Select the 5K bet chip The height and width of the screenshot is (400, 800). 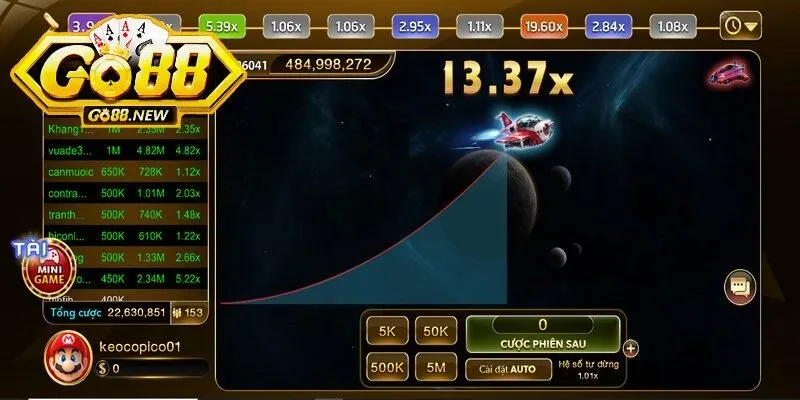[385, 331]
